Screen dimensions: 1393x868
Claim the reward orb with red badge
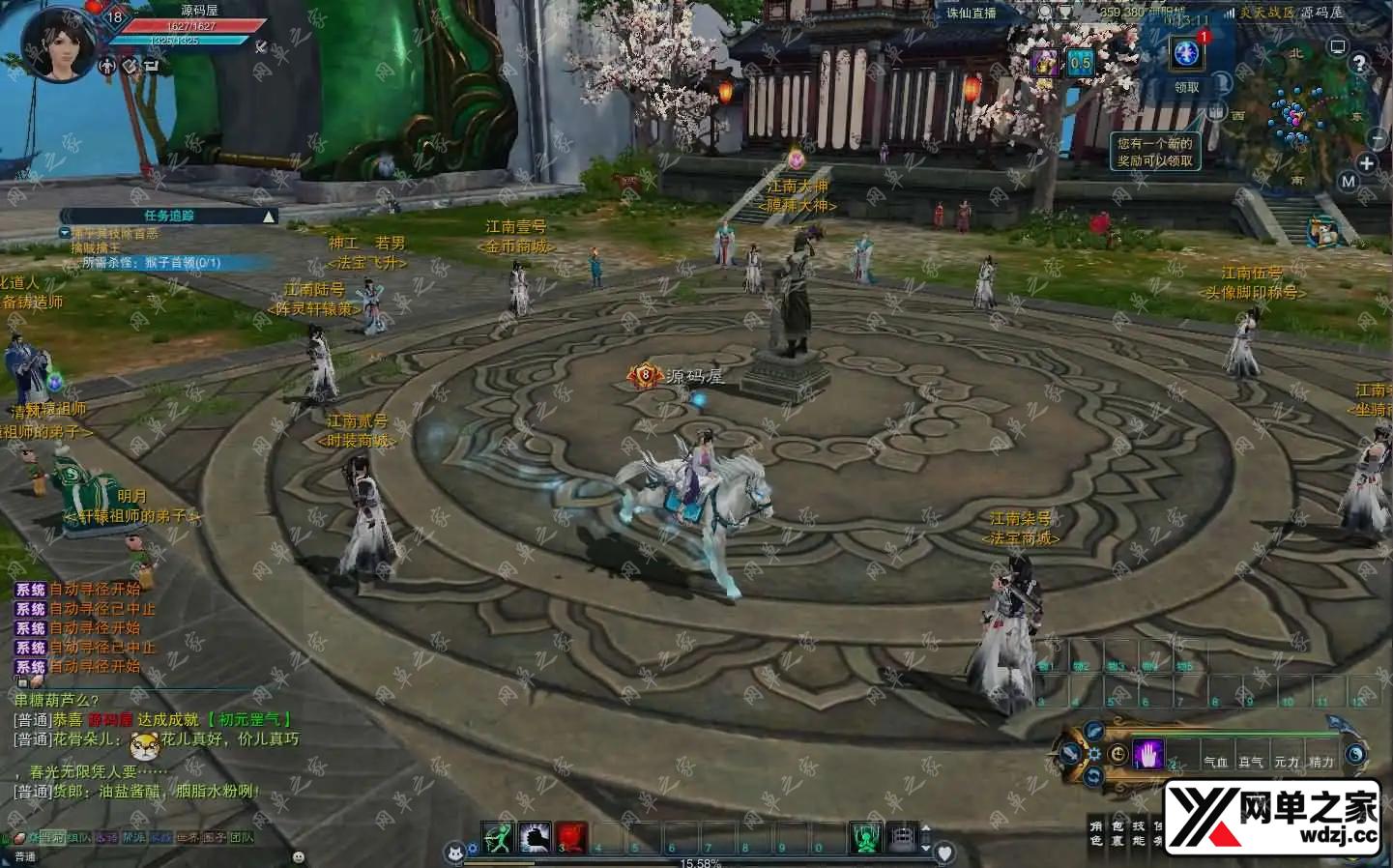[x=1186, y=53]
